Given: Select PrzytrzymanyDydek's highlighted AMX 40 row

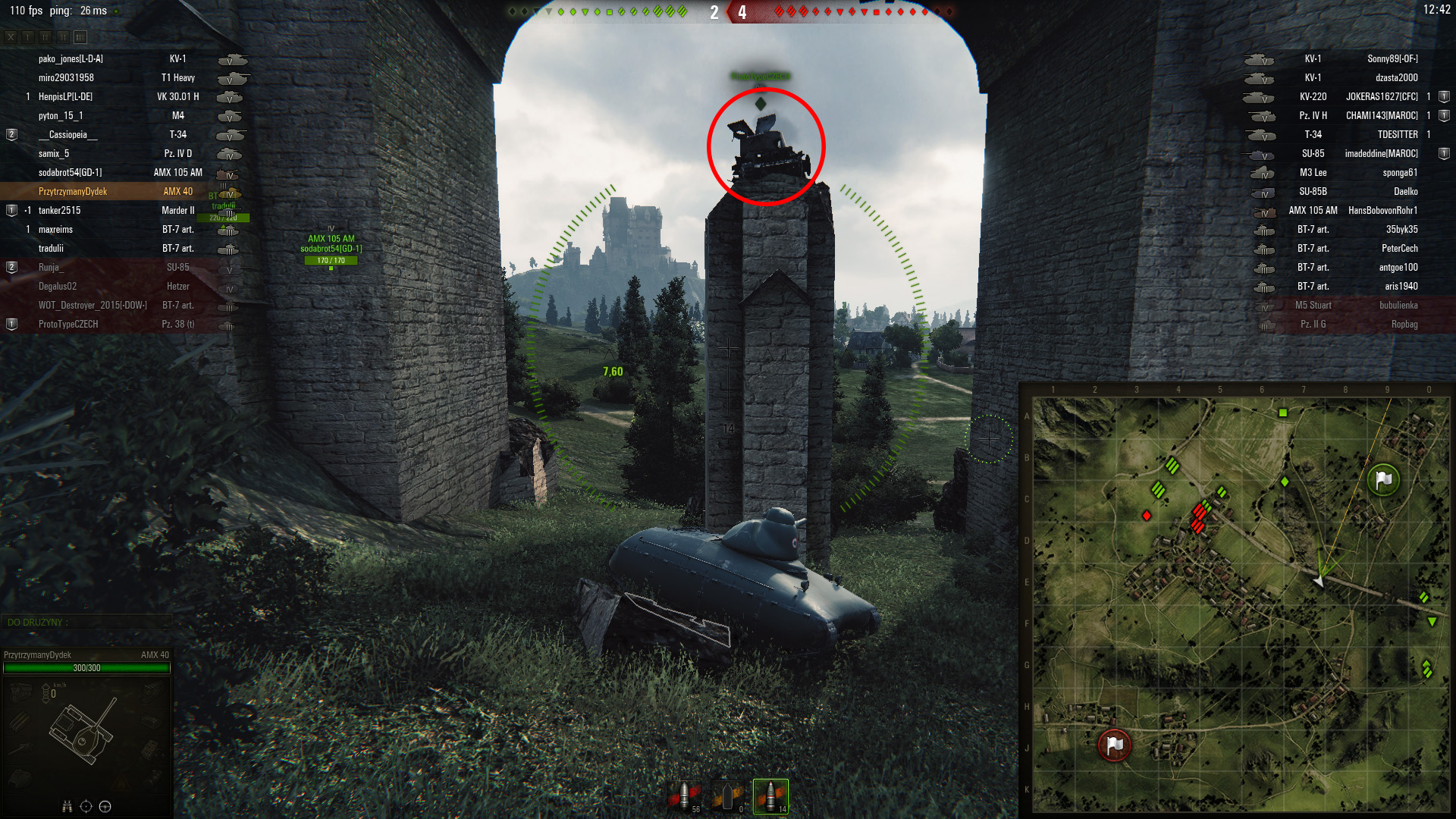Looking at the screenshot, I should (x=114, y=192).
